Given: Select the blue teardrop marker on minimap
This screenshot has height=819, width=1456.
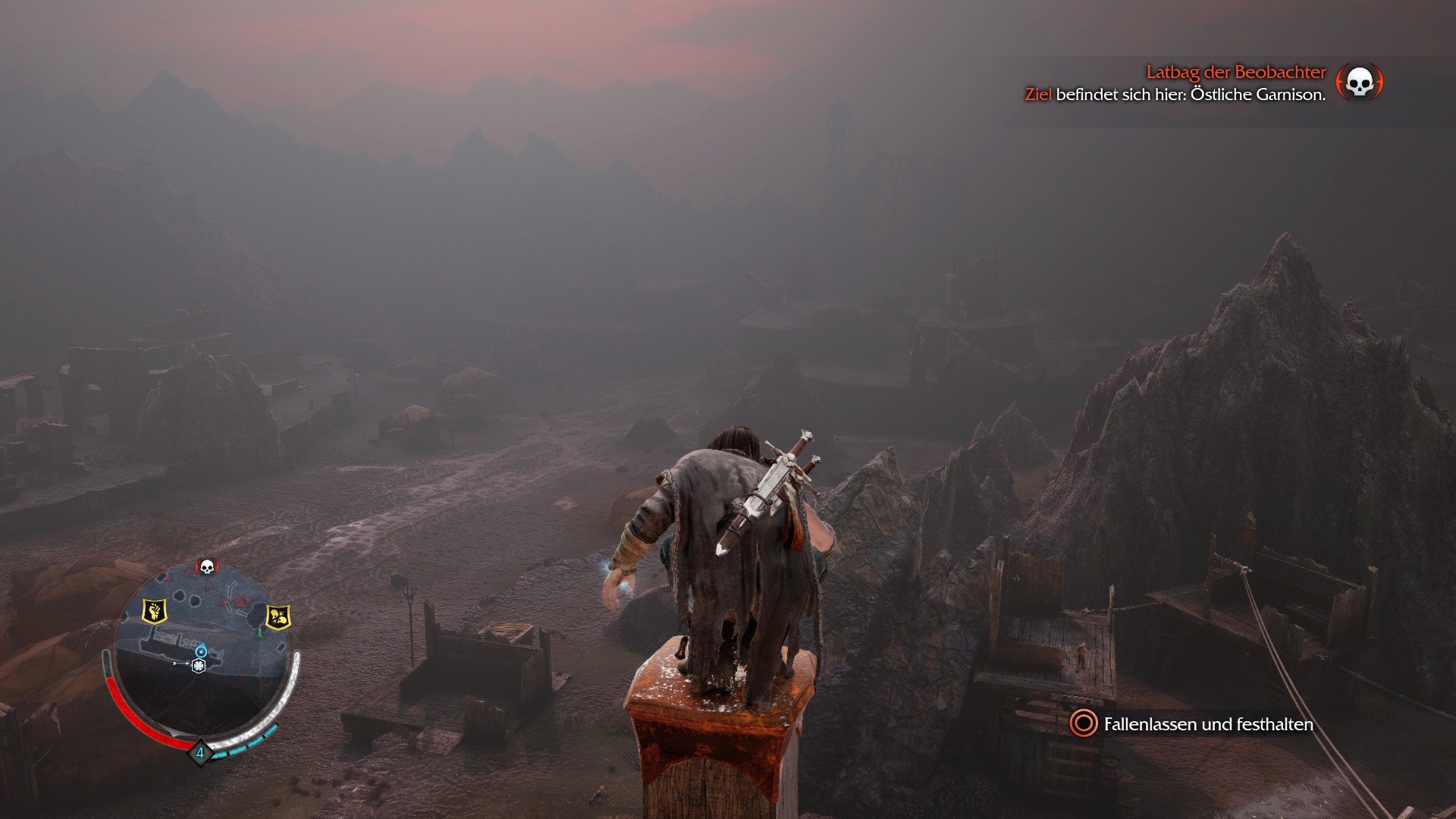Looking at the screenshot, I should (x=201, y=650).
